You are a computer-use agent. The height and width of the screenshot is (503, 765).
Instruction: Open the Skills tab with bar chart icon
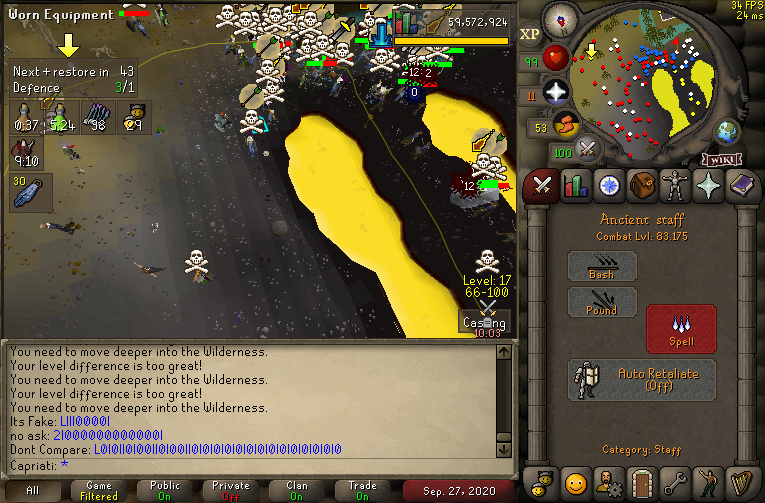coord(575,186)
